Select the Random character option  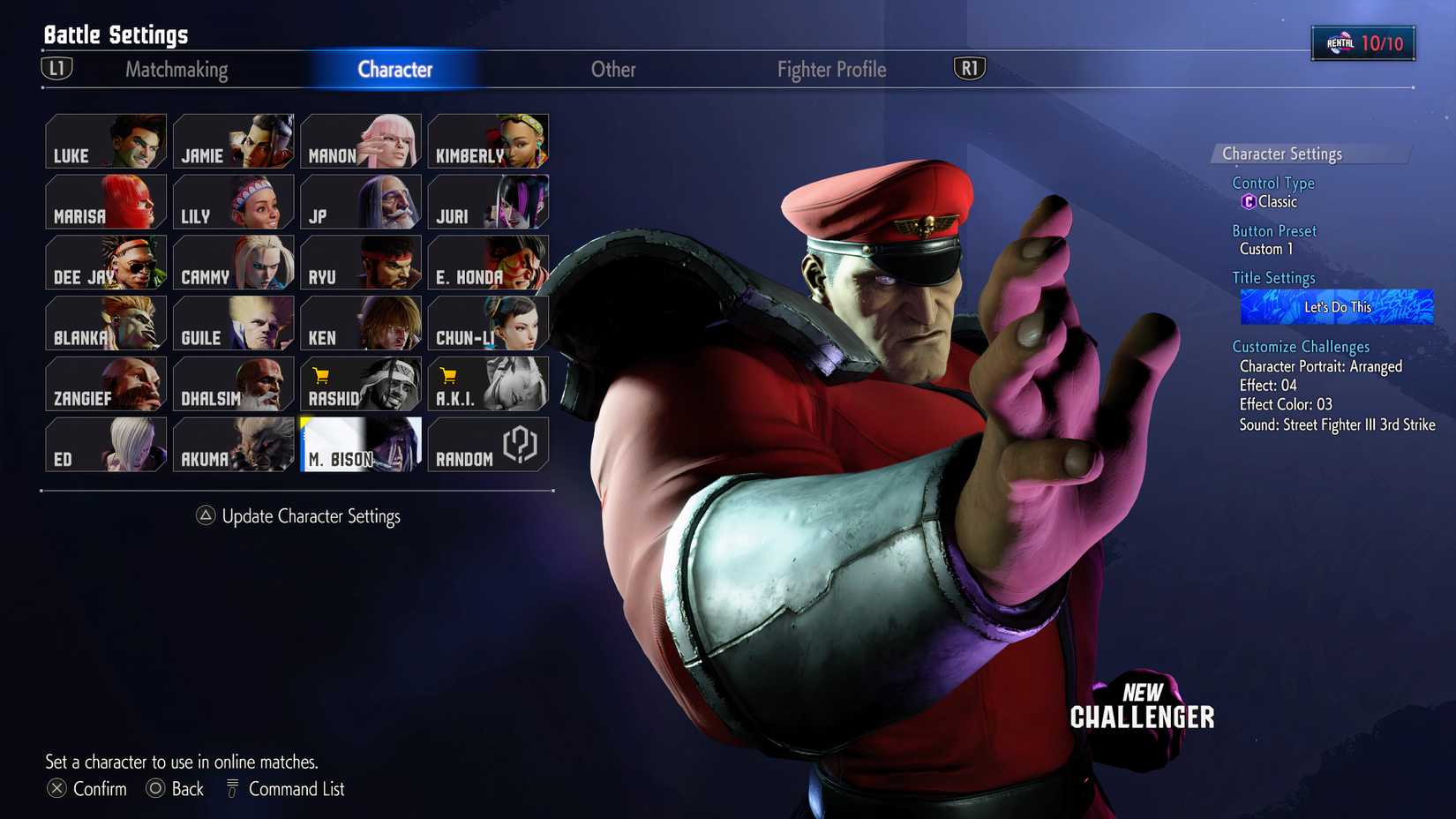488,444
